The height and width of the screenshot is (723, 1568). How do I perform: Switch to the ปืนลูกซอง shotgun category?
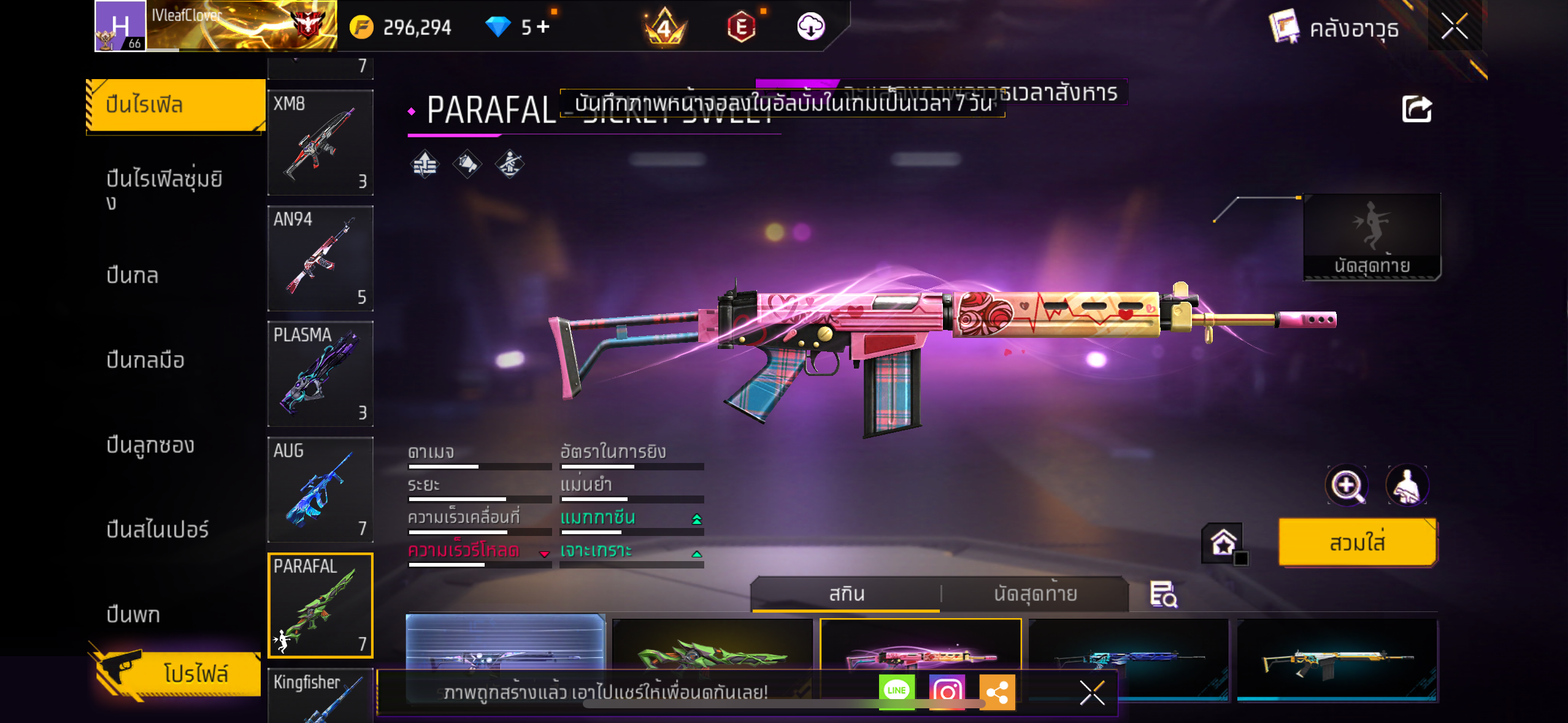150,445
